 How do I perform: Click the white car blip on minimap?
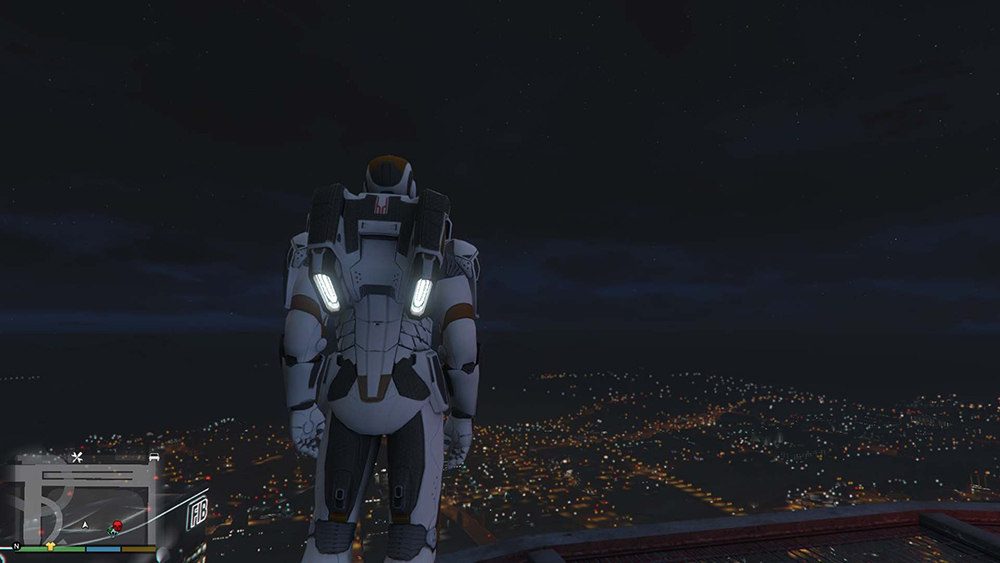point(154,457)
